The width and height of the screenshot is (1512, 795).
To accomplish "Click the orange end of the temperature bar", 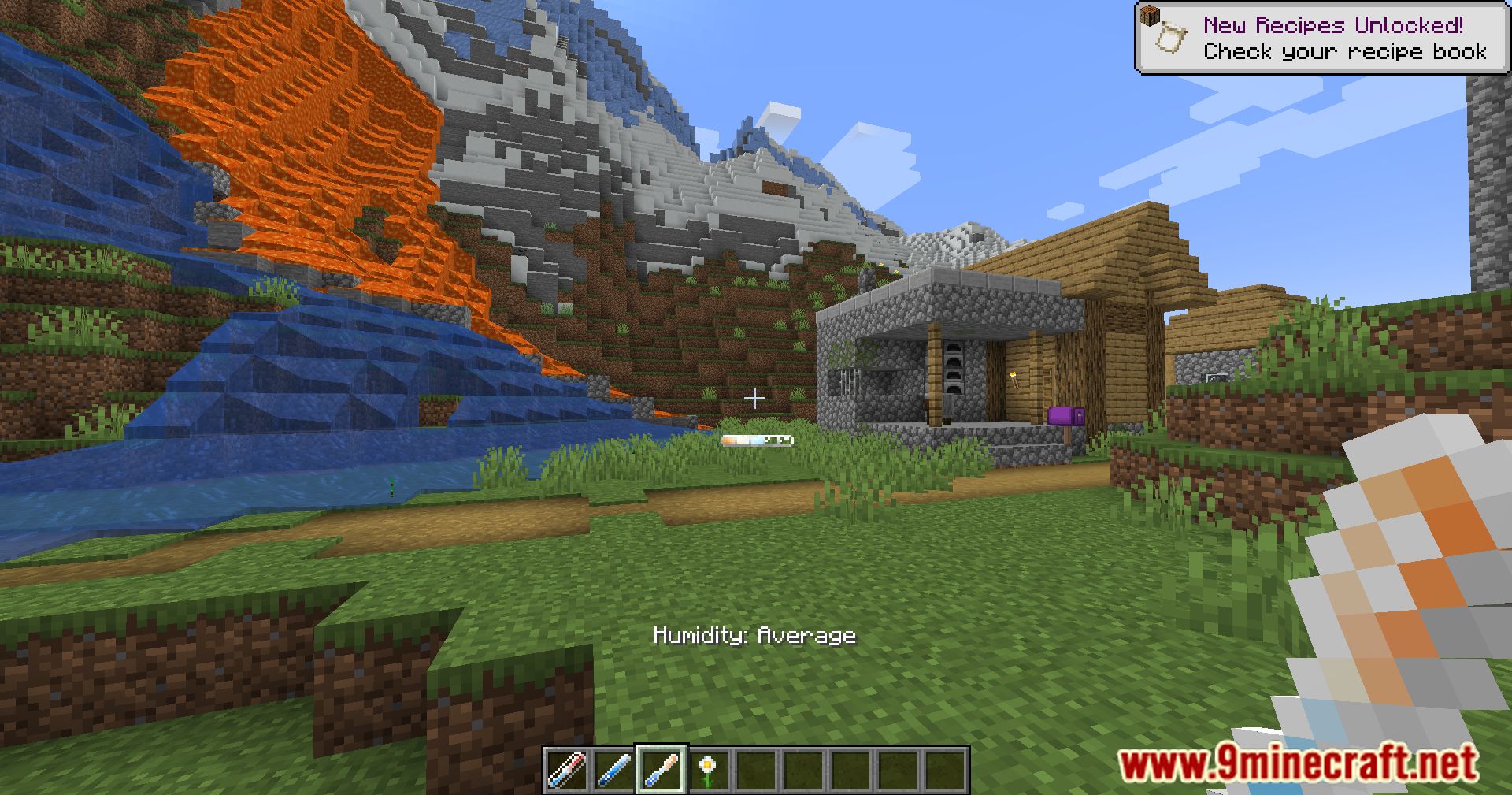I will [728, 441].
